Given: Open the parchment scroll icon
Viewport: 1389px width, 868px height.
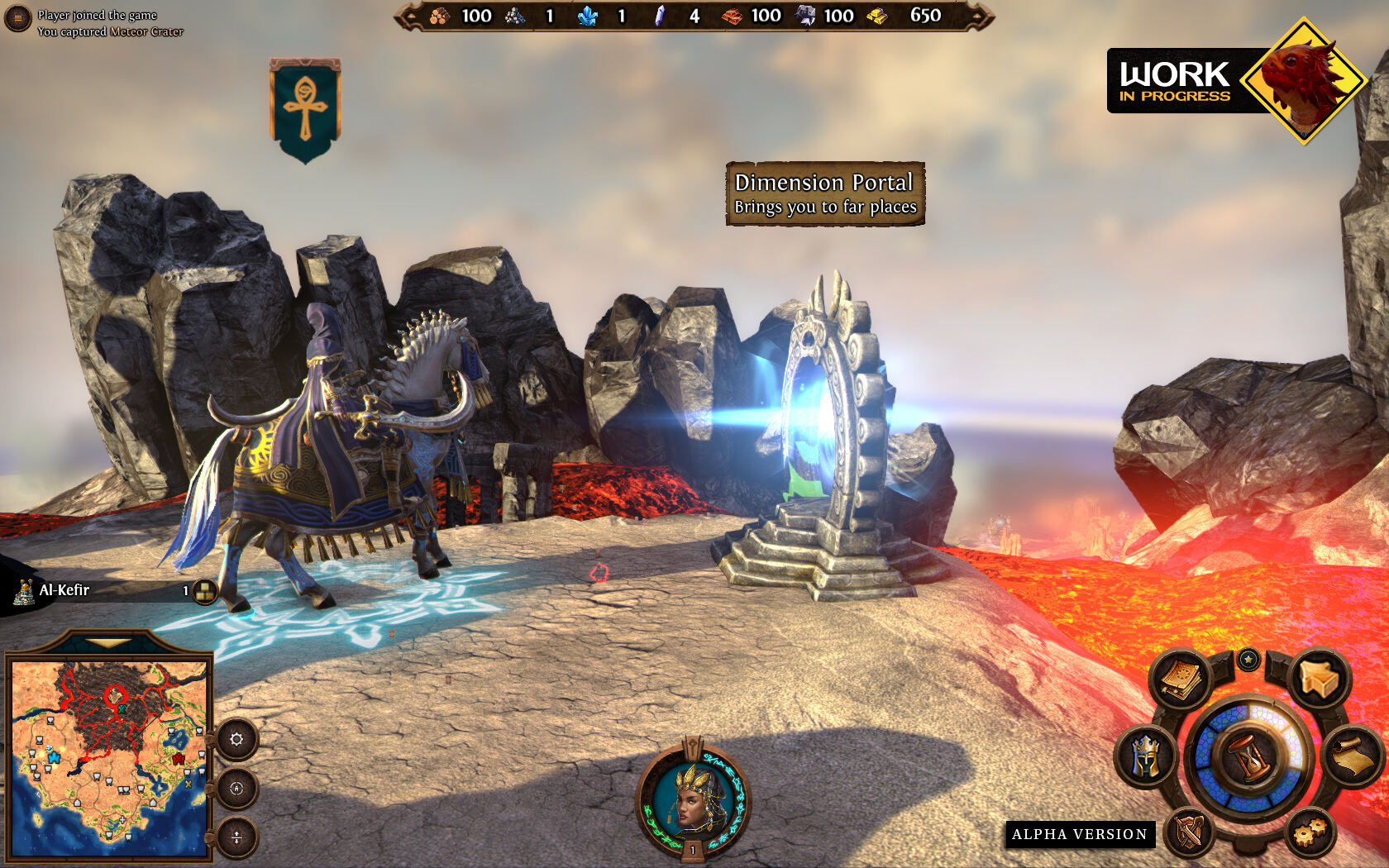Looking at the screenshot, I should [x=1354, y=754].
